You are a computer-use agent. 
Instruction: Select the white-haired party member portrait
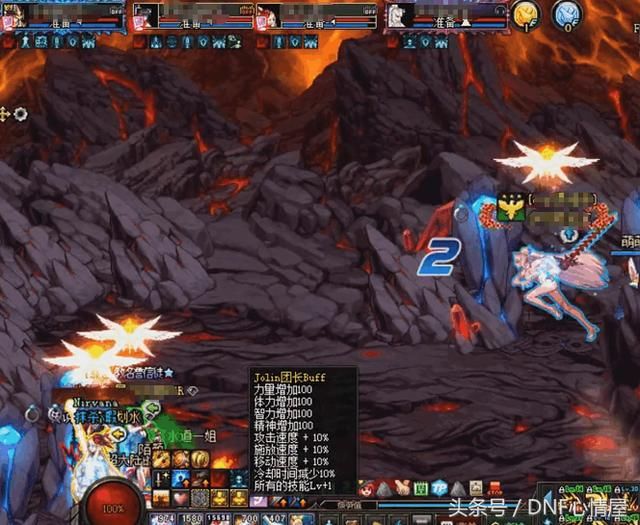(398, 16)
